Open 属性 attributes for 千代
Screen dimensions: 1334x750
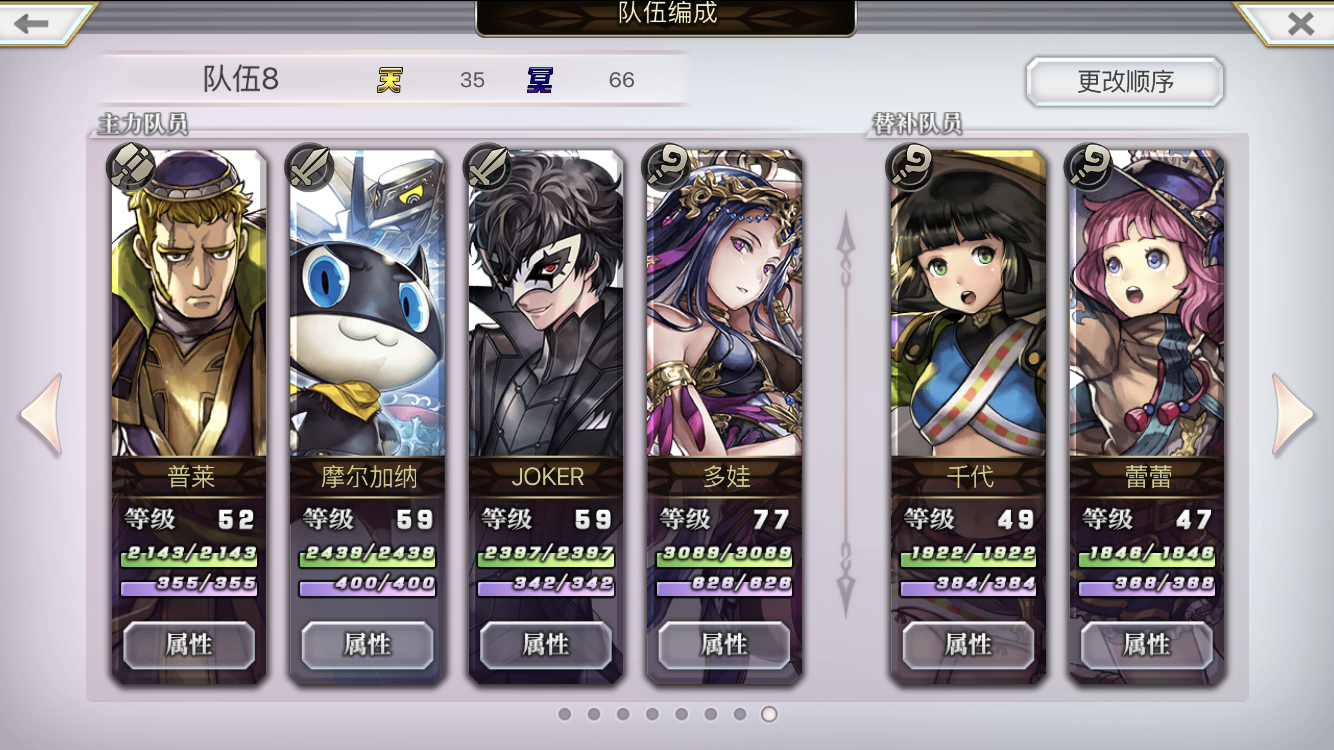point(966,645)
